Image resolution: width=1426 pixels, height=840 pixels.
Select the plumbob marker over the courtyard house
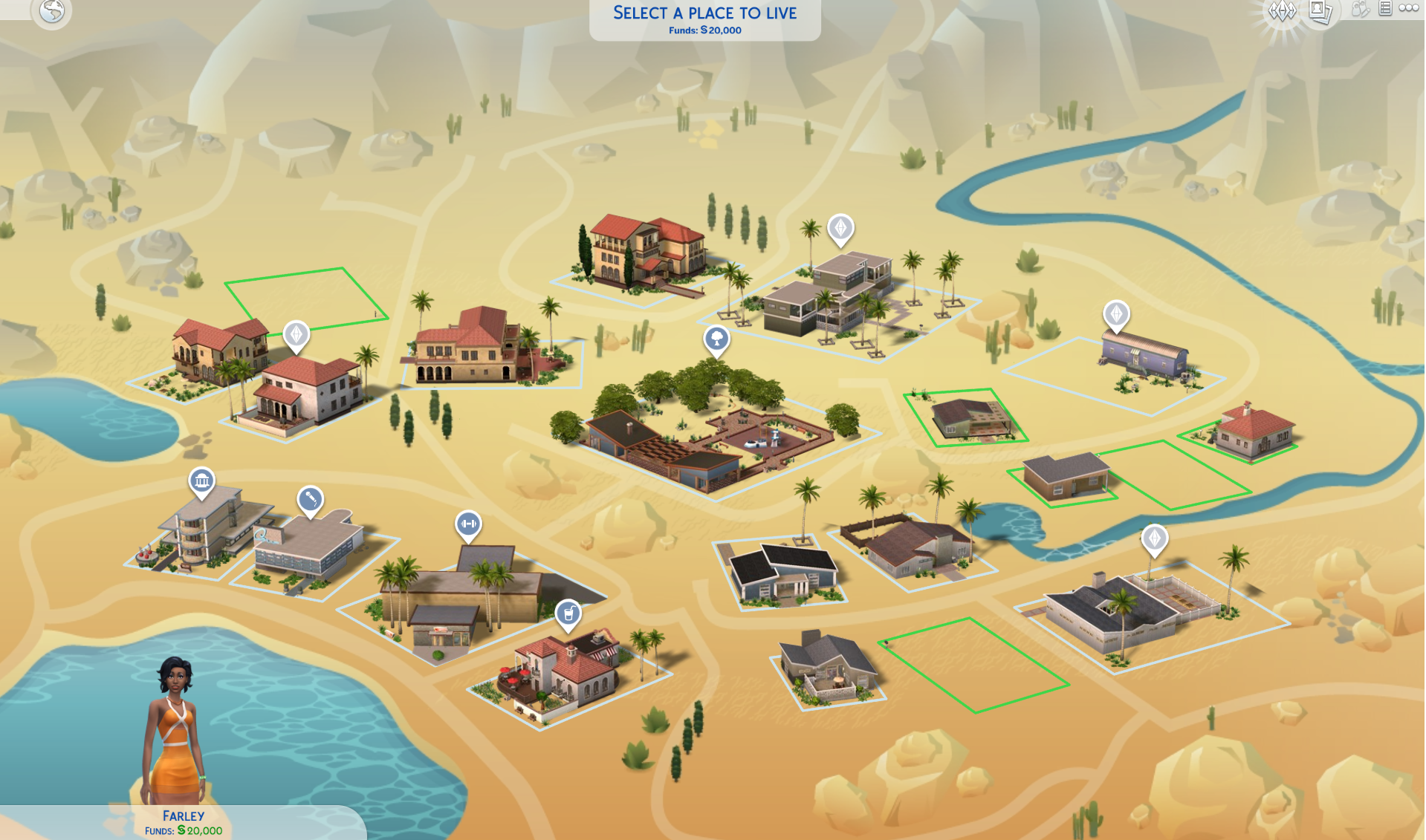pyautogui.click(x=1154, y=538)
